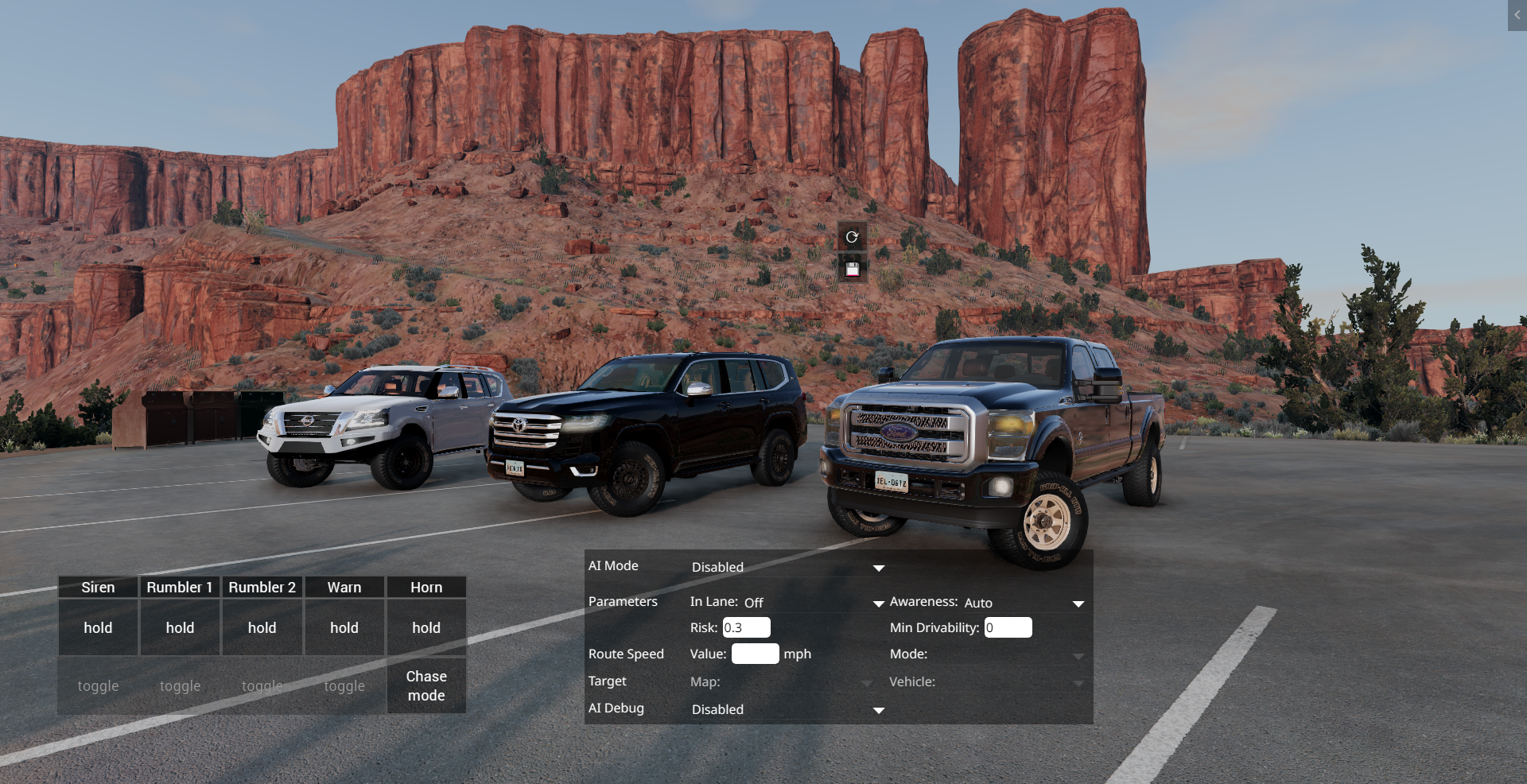Viewport: 1527px width, 784px height.
Task: Expand the AI Debug dropdown
Action: click(x=787, y=709)
